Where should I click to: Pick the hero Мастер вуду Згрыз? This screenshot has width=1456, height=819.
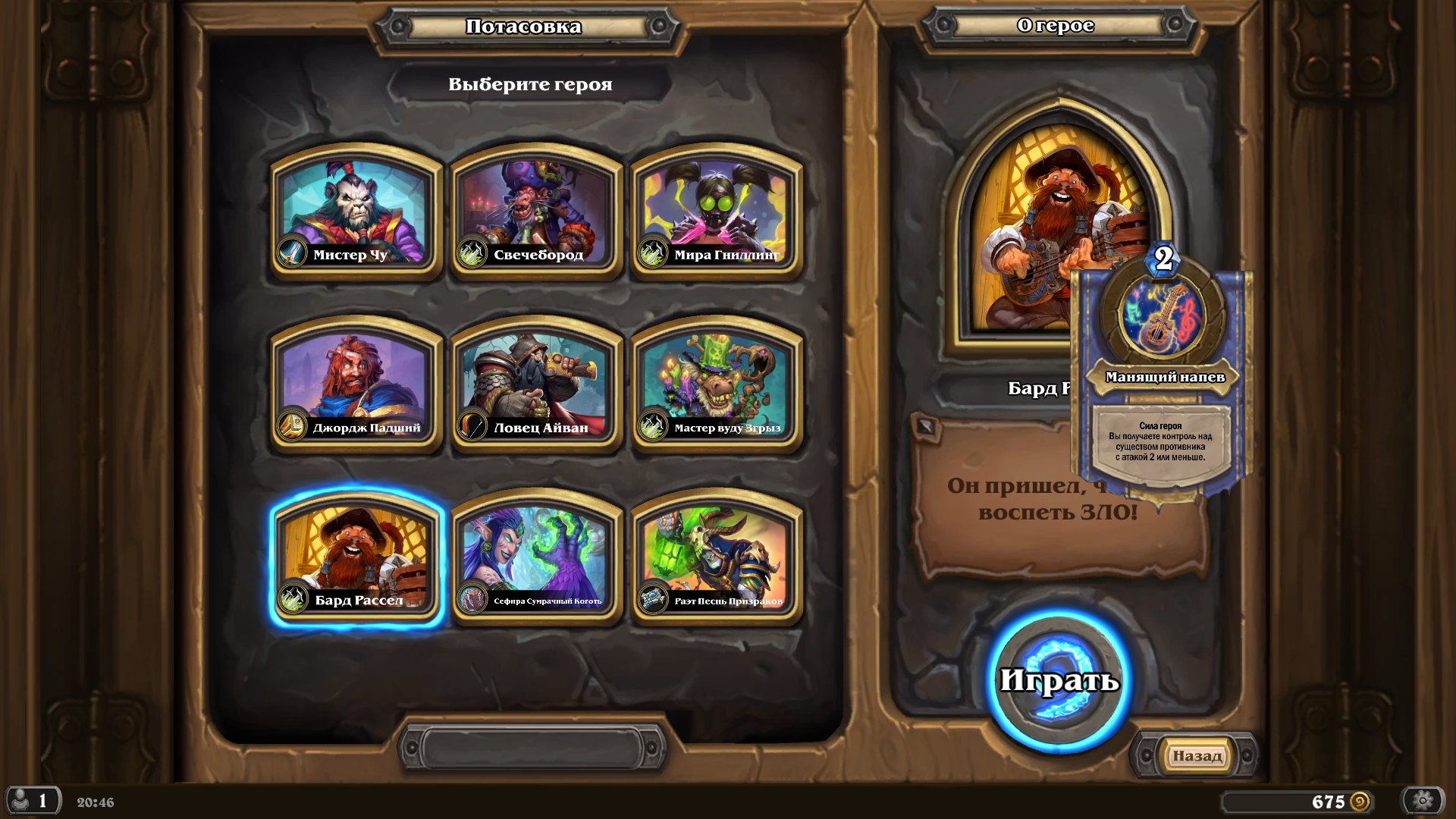716,385
